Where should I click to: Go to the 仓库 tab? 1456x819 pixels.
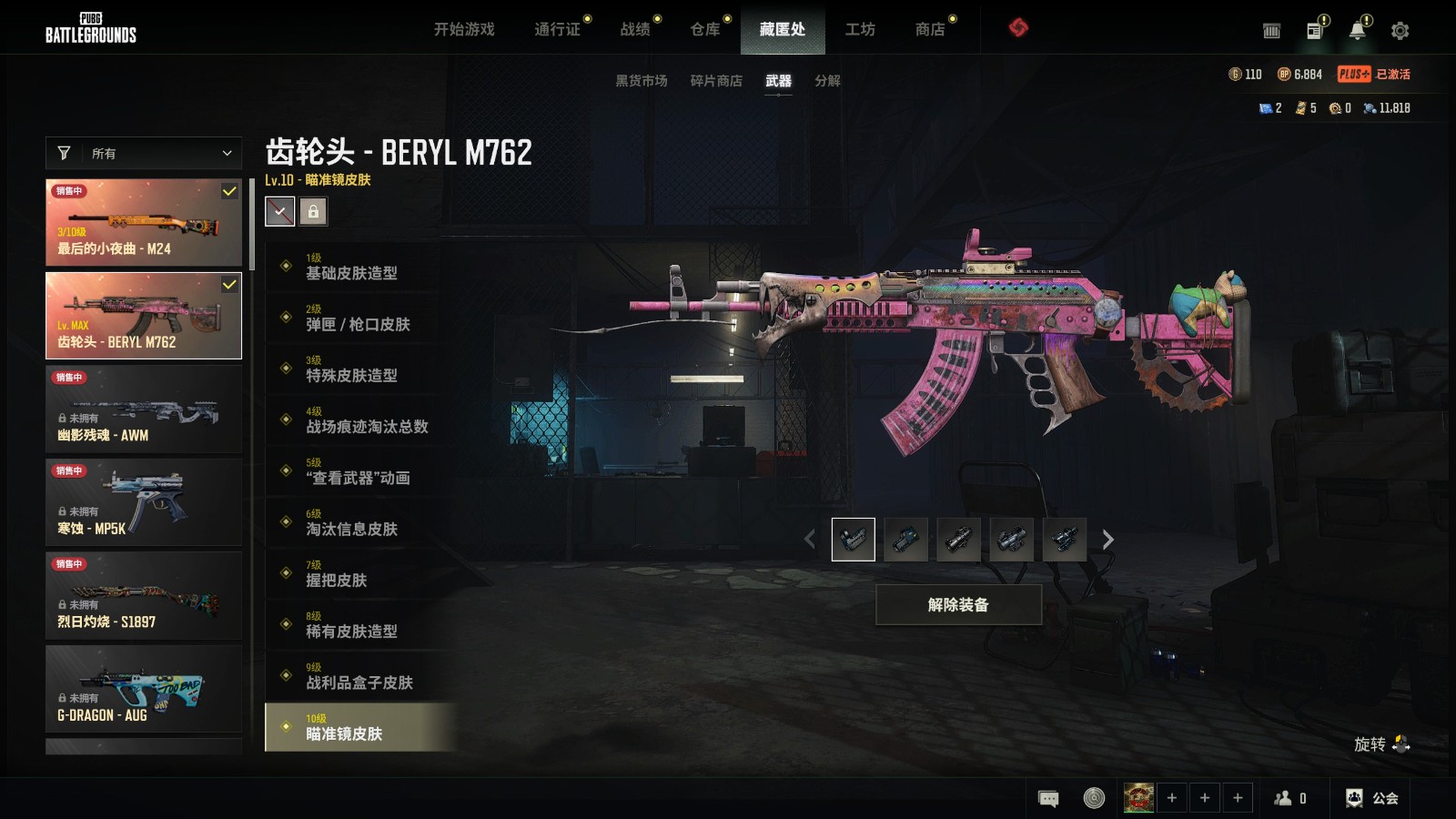pos(705,29)
